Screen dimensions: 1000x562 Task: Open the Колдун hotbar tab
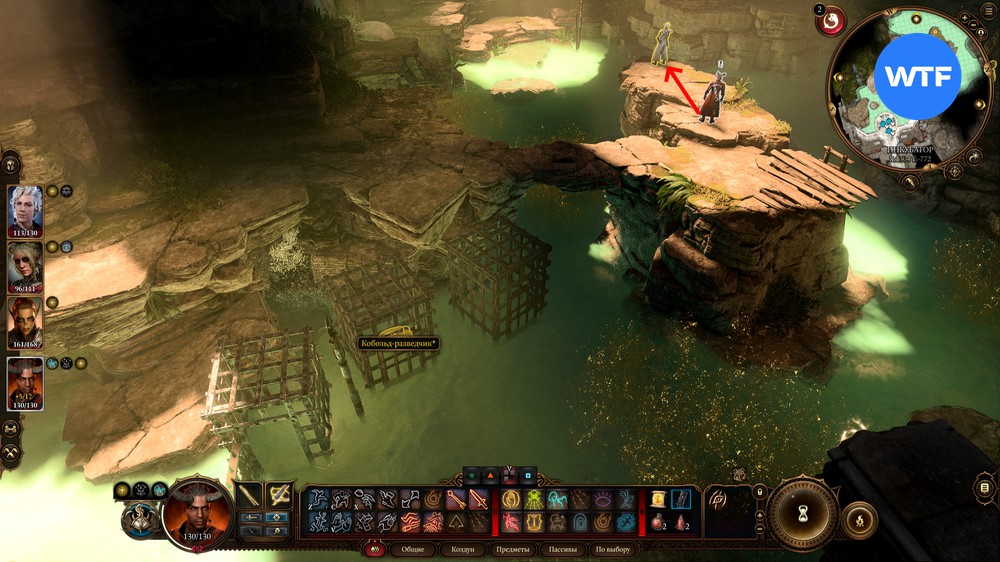tap(463, 549)
